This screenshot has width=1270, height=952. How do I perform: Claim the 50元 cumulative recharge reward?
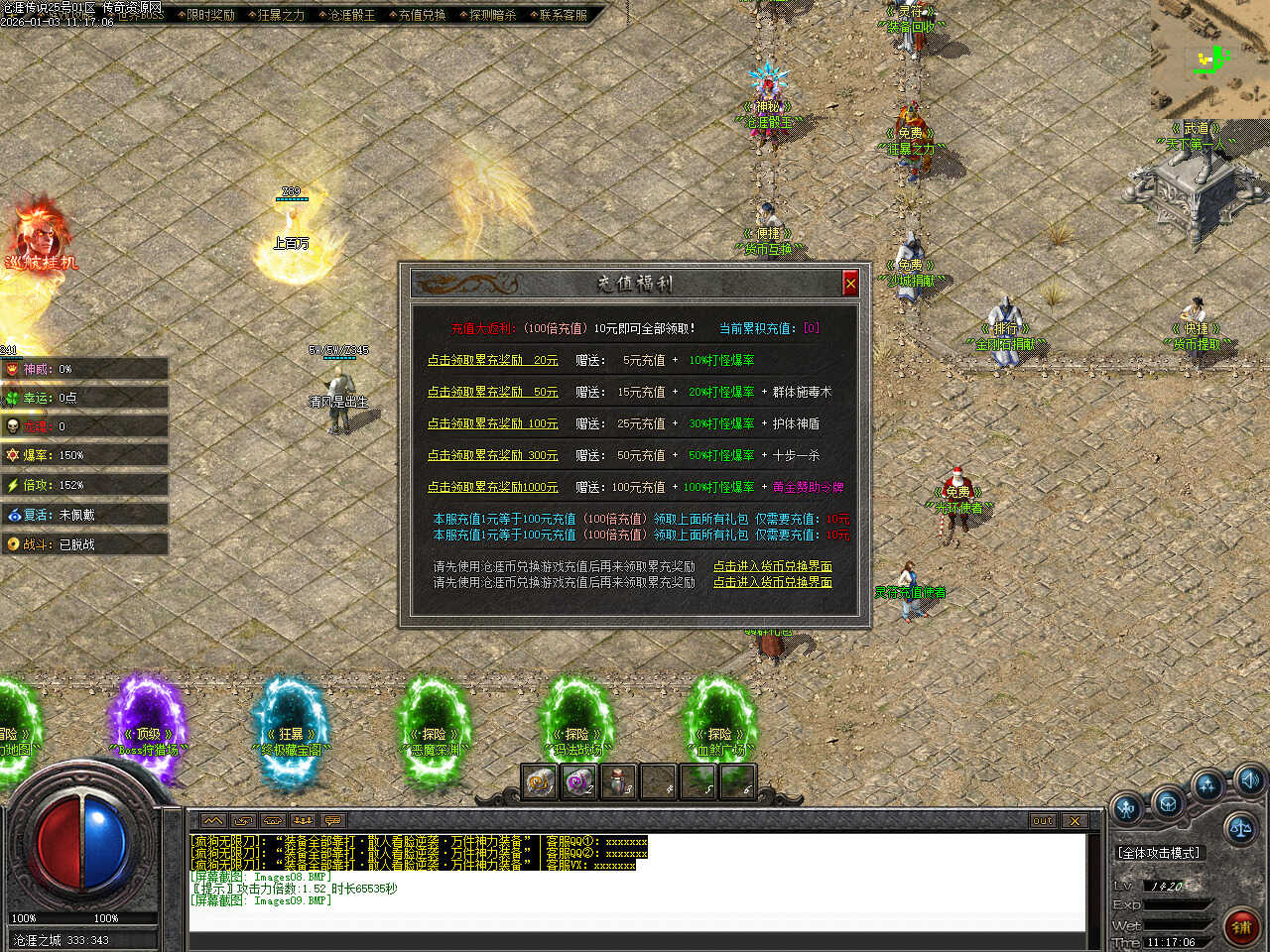point(492,393)
